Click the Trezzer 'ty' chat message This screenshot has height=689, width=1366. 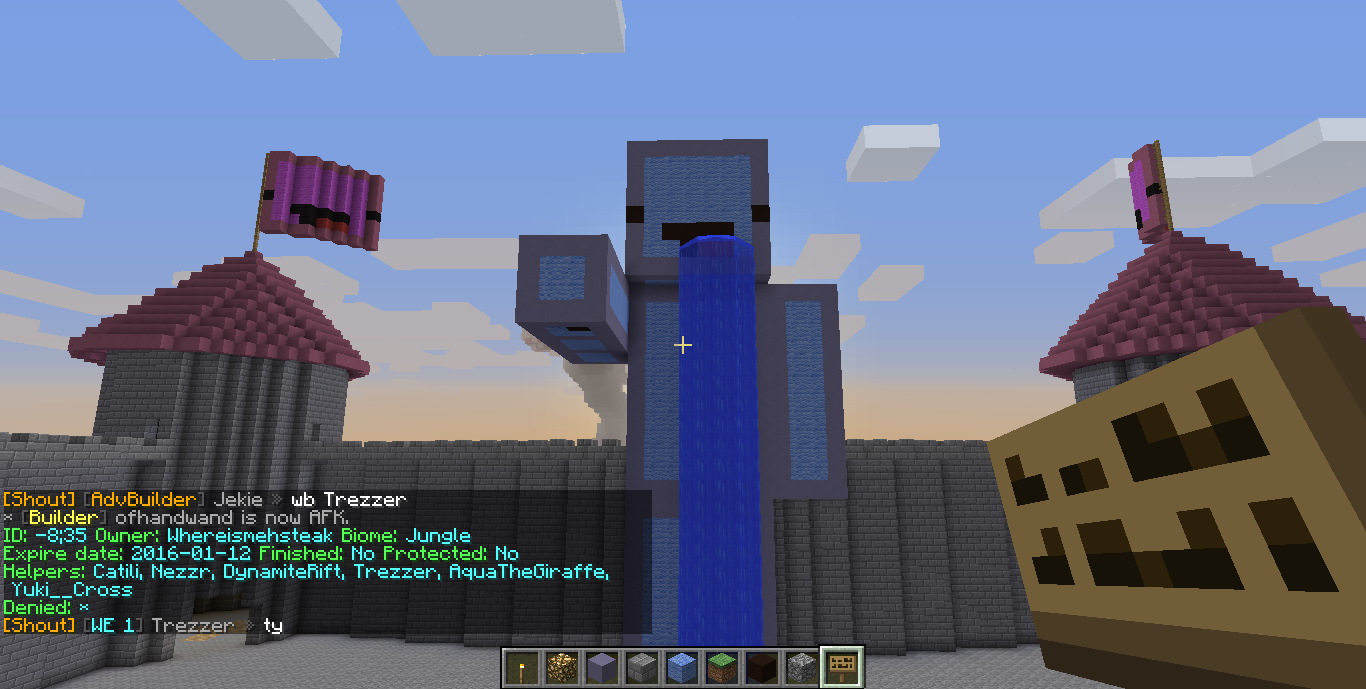click(143, 625)
